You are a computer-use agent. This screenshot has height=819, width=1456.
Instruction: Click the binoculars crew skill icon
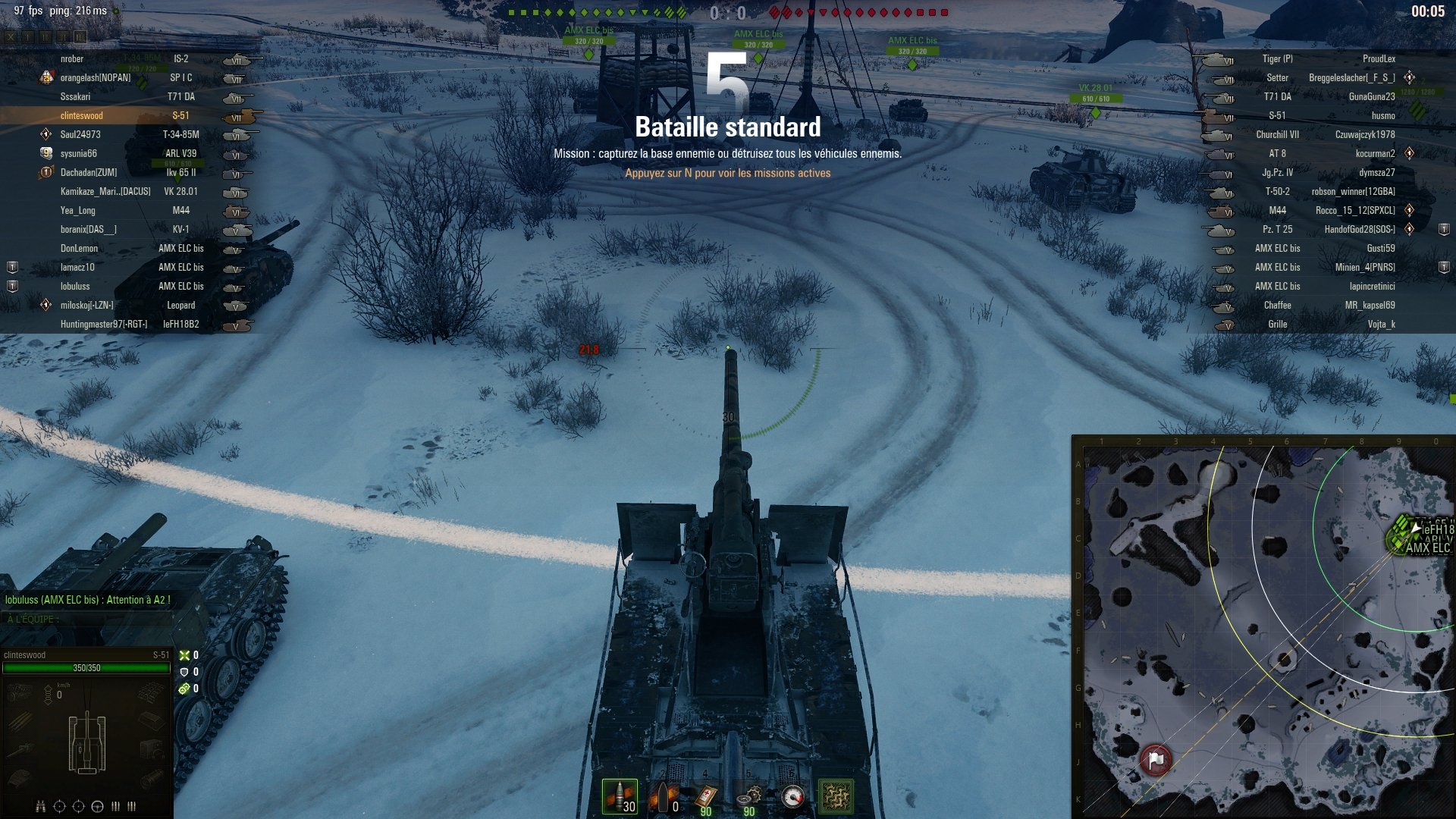coord(41,806)
